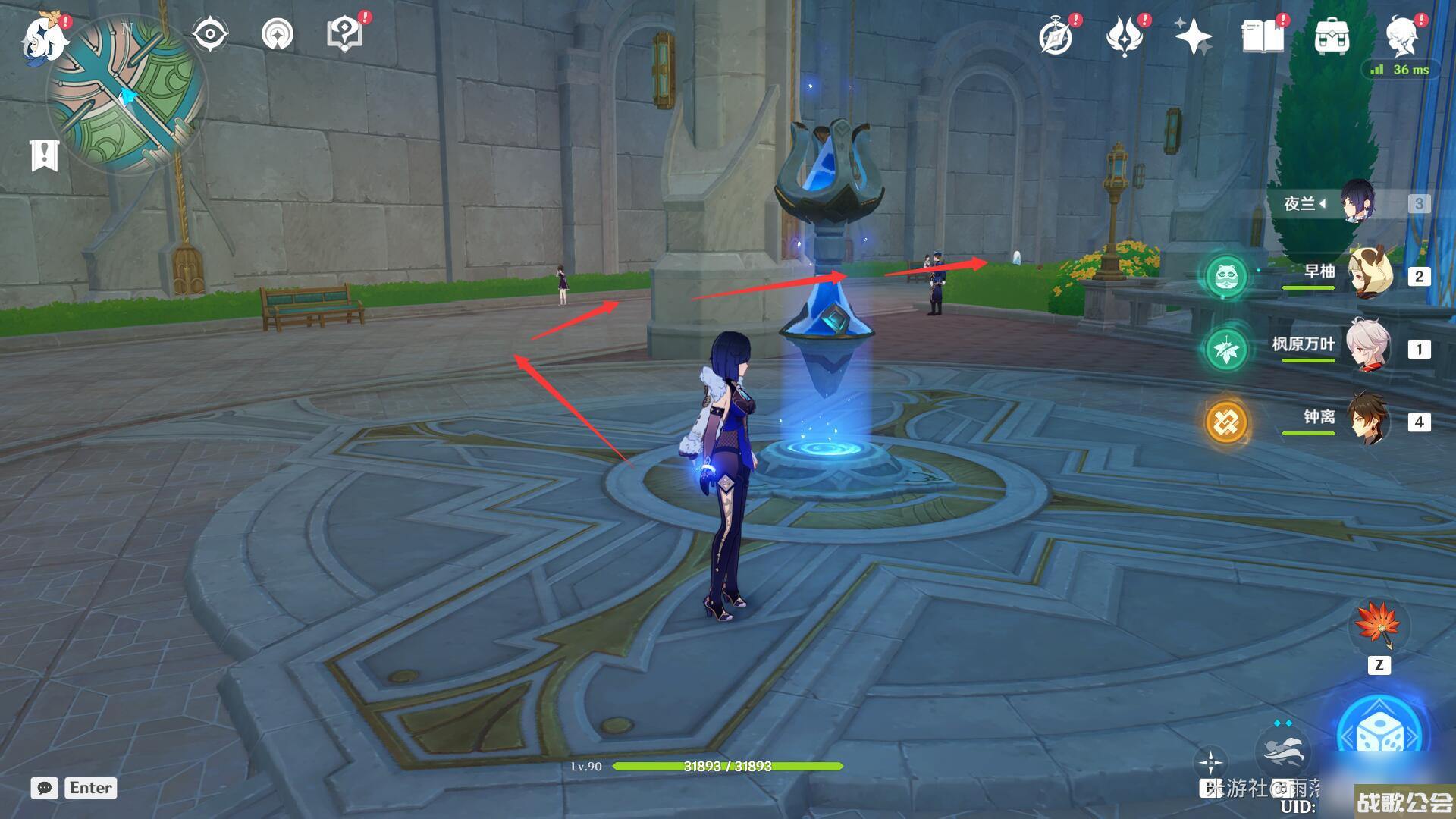
Task: Toggle the eye-shaped elemental sight icon
Action: pyautogui.click(x=210, y=34)
